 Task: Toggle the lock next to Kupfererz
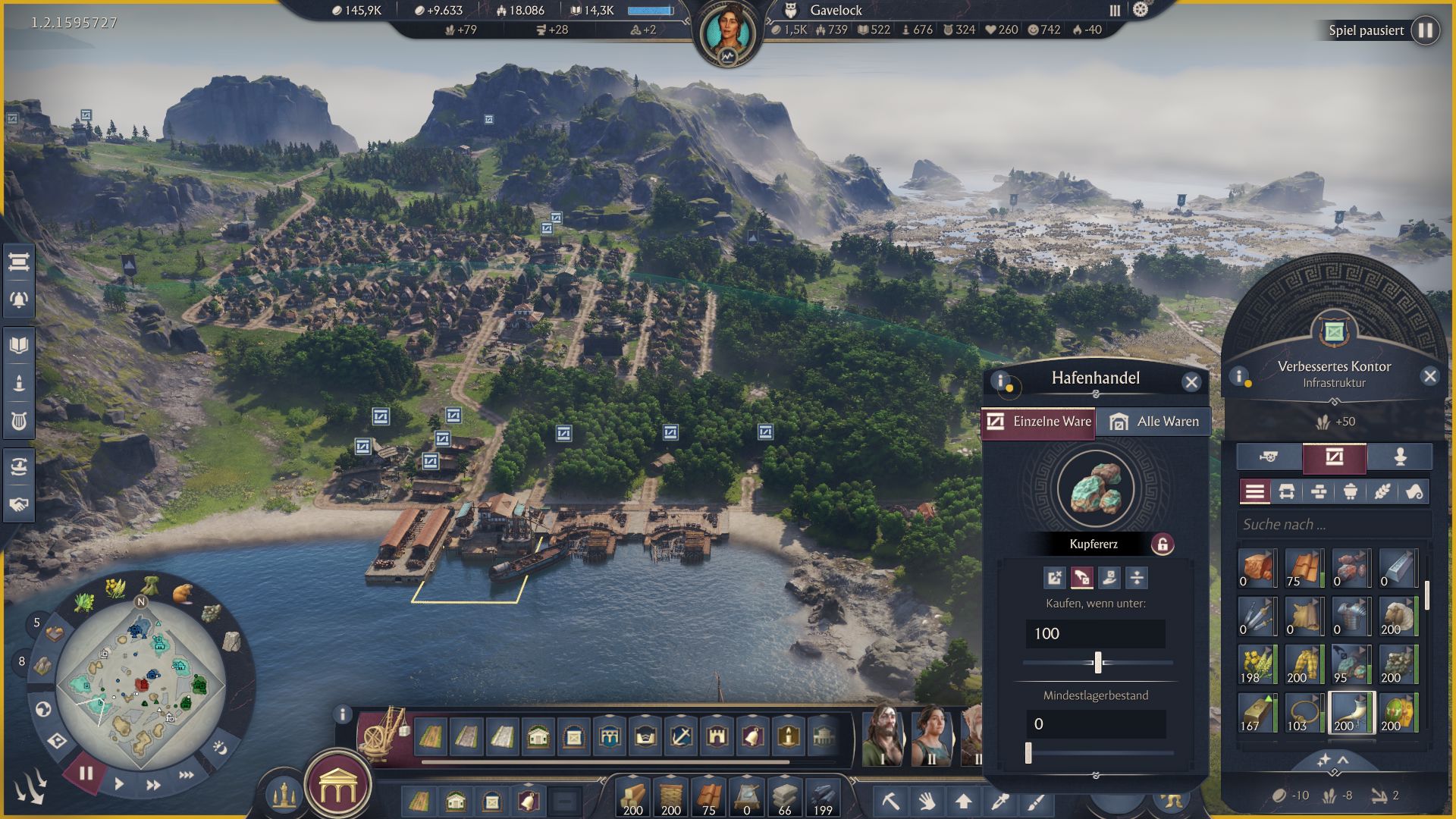pos(1162,544)
